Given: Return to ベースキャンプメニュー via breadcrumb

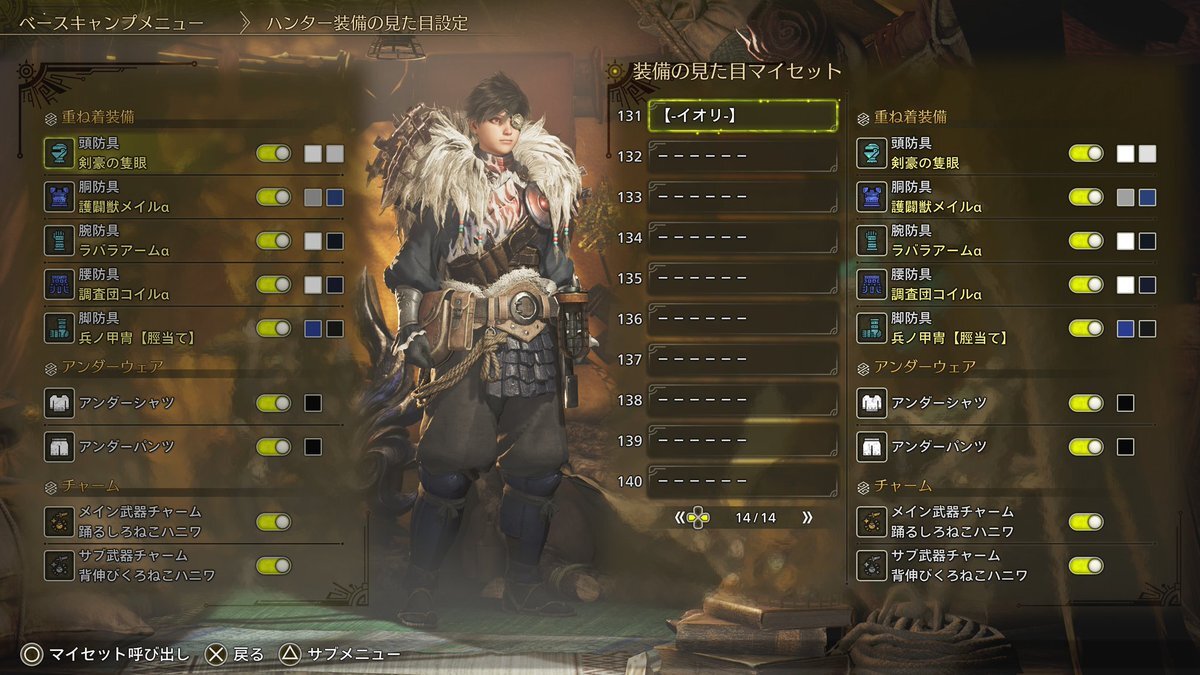Looking at the screenshot, I should [114, 22].
